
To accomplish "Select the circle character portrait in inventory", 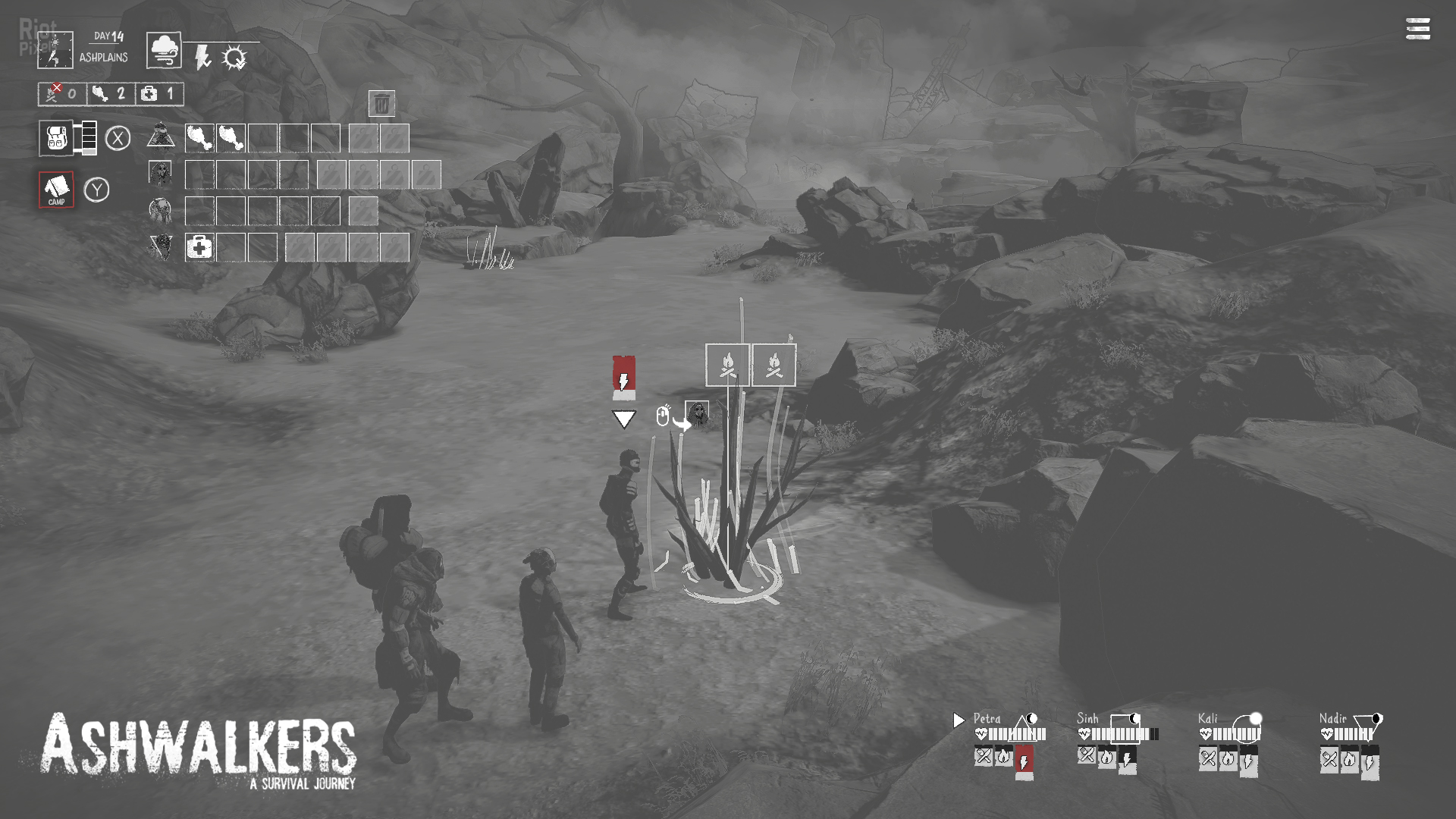I will click(160, 209).
